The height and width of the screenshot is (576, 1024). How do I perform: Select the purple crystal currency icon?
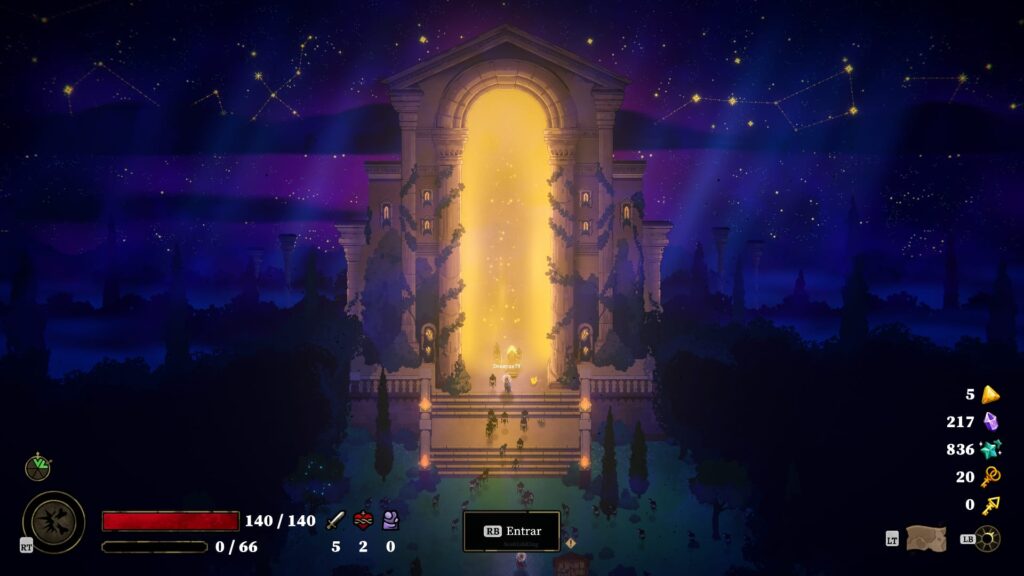(x=990, y=422)
